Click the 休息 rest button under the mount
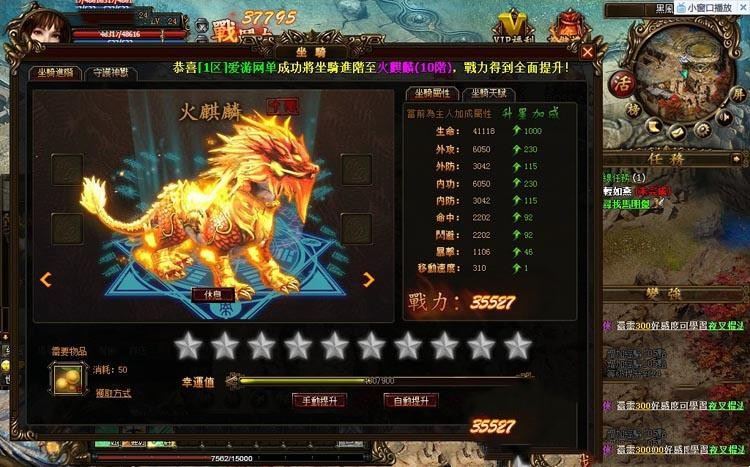This screenshot has width=750, height=467. tap(212, 294)
